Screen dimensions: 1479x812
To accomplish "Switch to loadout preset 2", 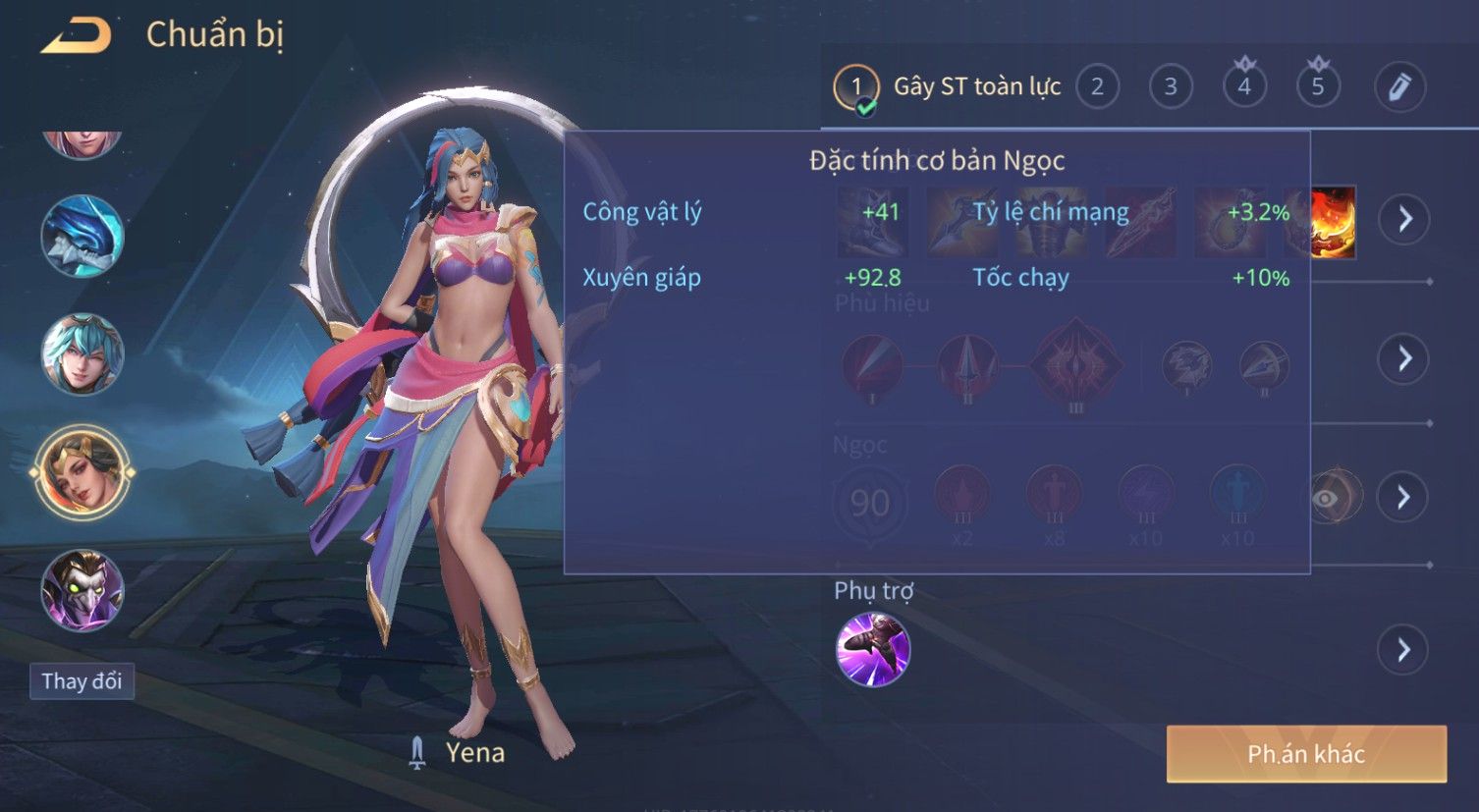I will coord(1097,87).
